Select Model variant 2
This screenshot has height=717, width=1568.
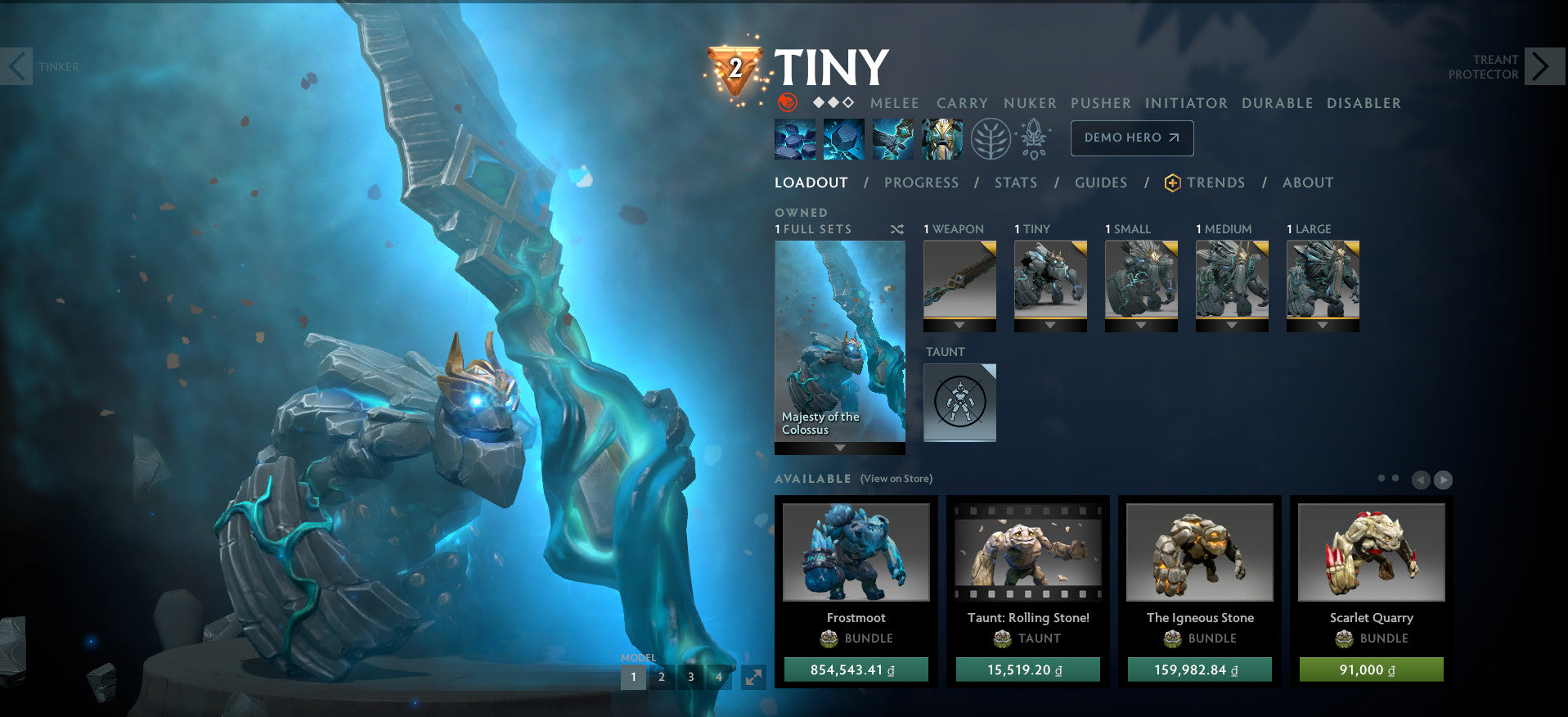[x=661, y=678]
